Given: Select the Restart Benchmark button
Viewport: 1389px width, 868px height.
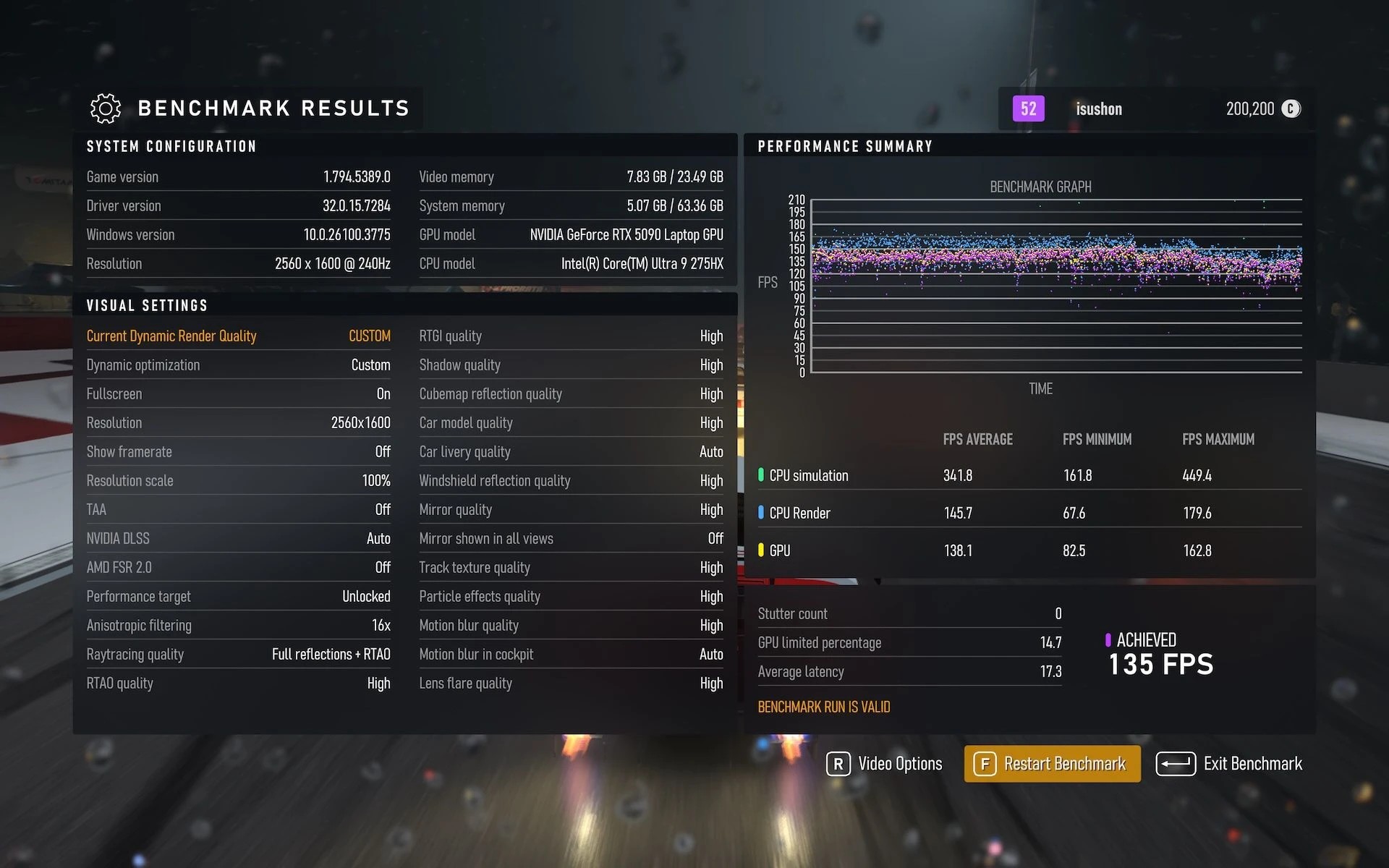Looking at the screenshot, I should [1052, 764].
